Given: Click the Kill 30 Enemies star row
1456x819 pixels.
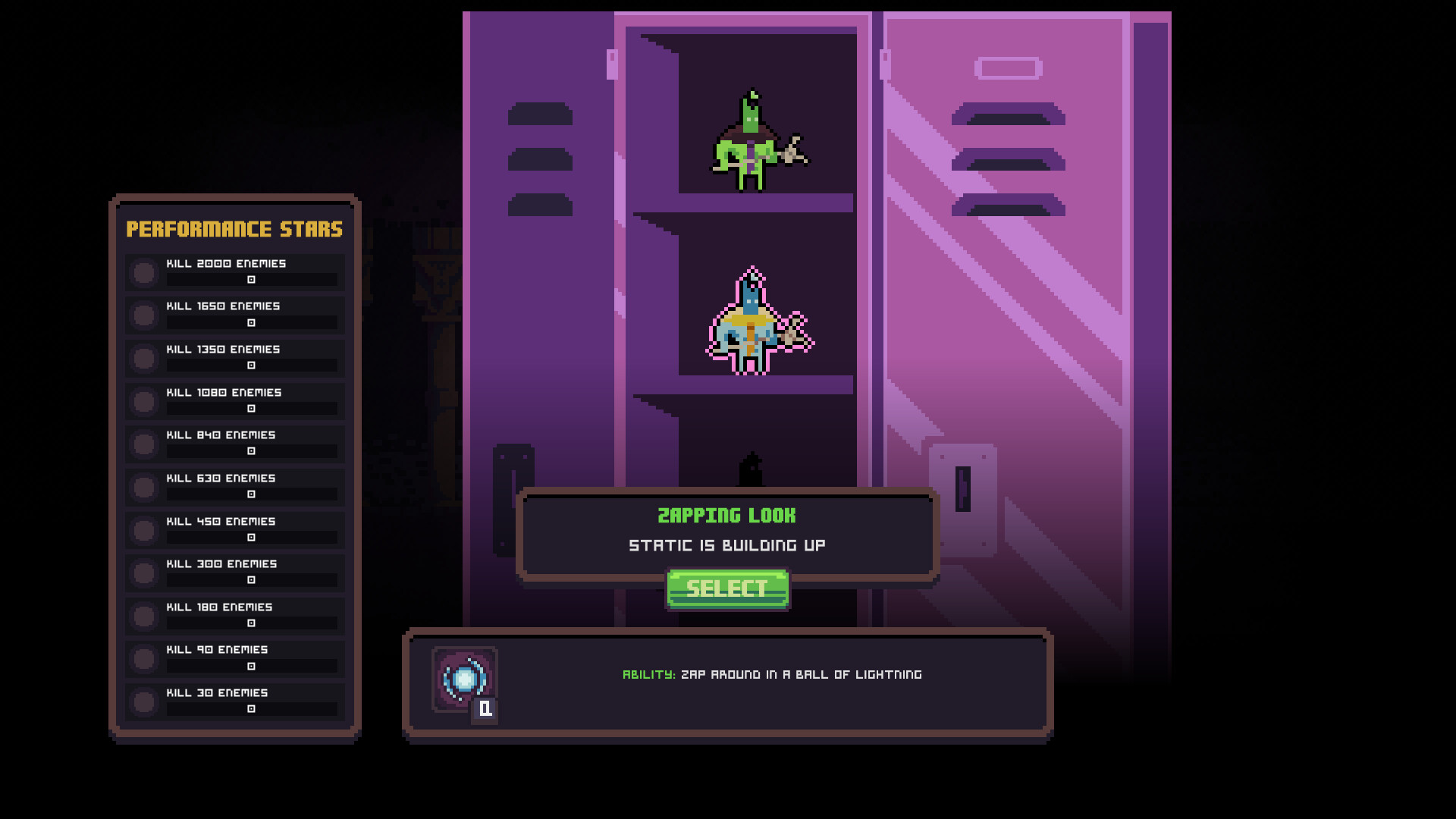Looking at the screenshot, I should (x=235, y=701).
